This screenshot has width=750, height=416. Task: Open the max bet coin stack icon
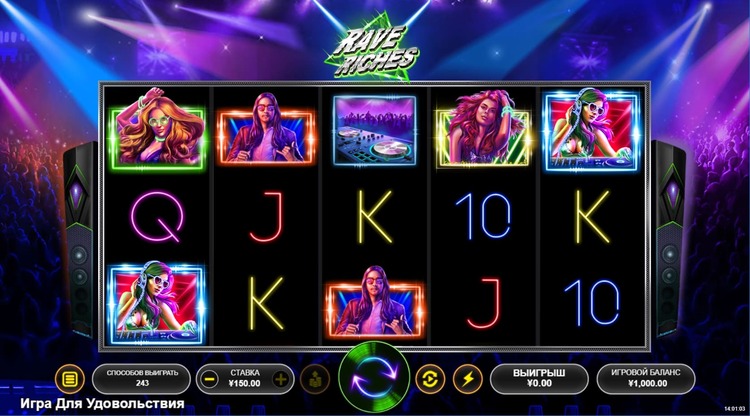pos(313,379)
